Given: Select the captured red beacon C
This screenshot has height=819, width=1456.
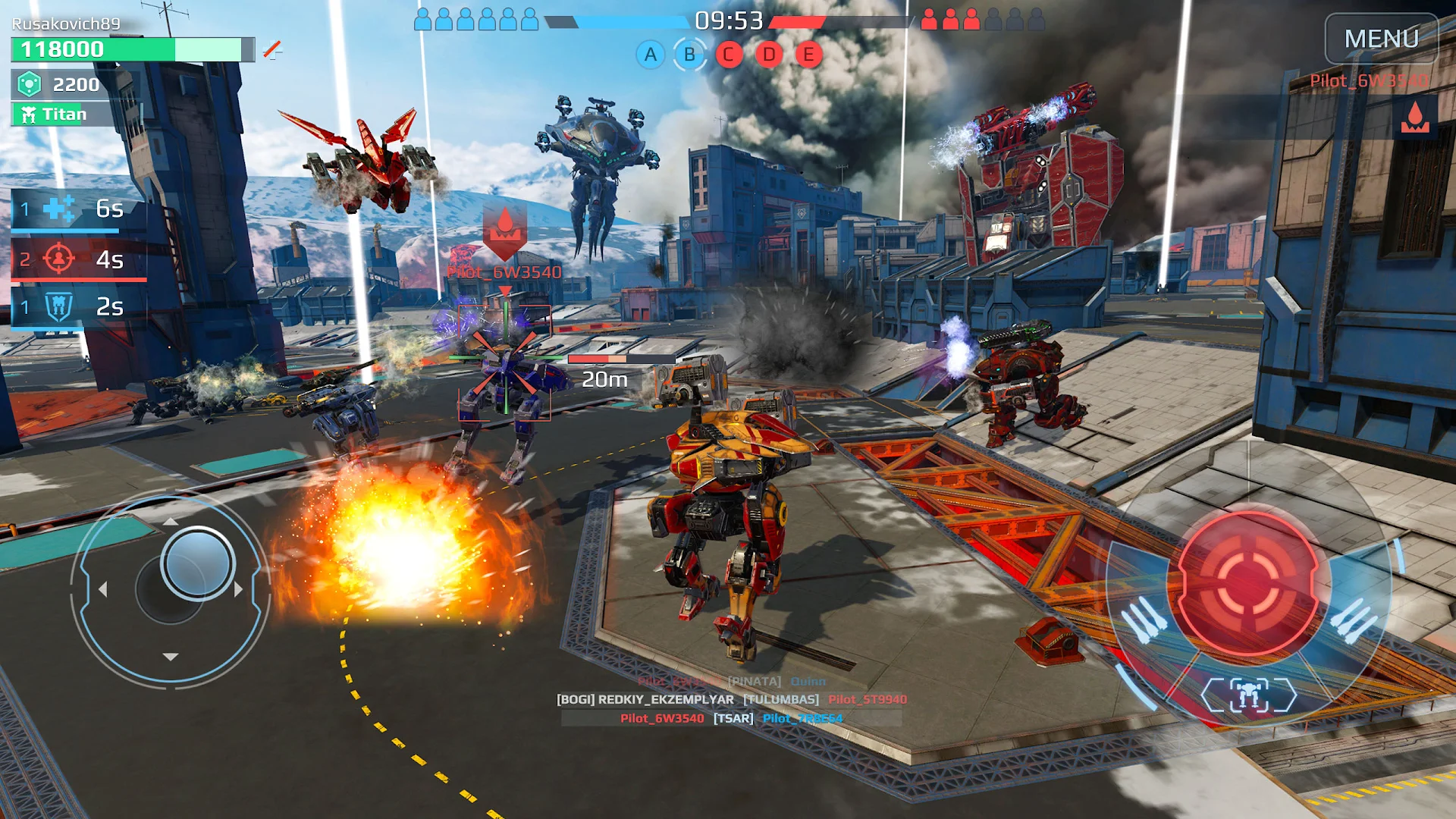Looking at the screenshot, I should [x=728, y=55].
